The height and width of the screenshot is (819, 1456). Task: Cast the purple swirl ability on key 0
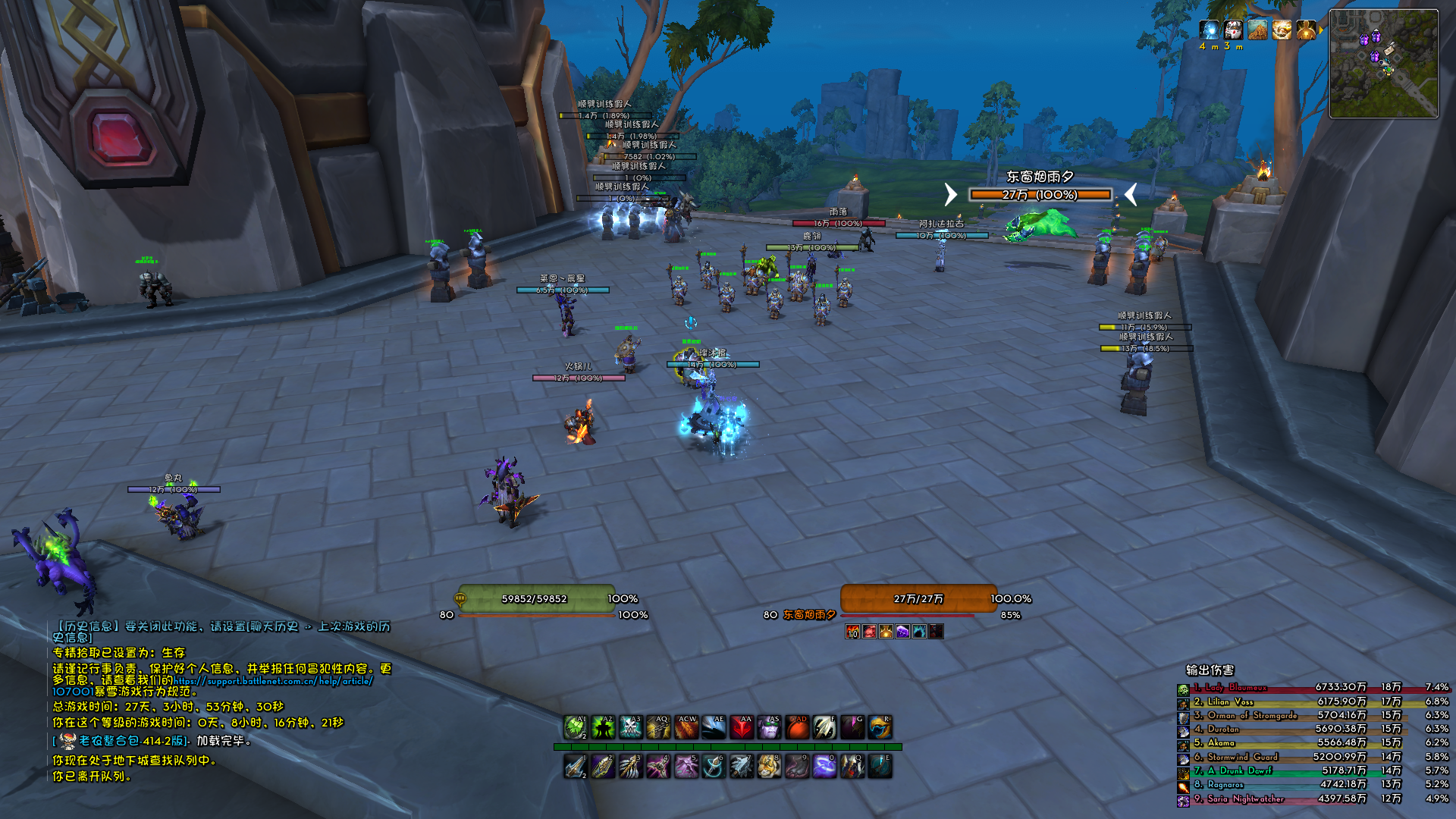click(824, 767)
